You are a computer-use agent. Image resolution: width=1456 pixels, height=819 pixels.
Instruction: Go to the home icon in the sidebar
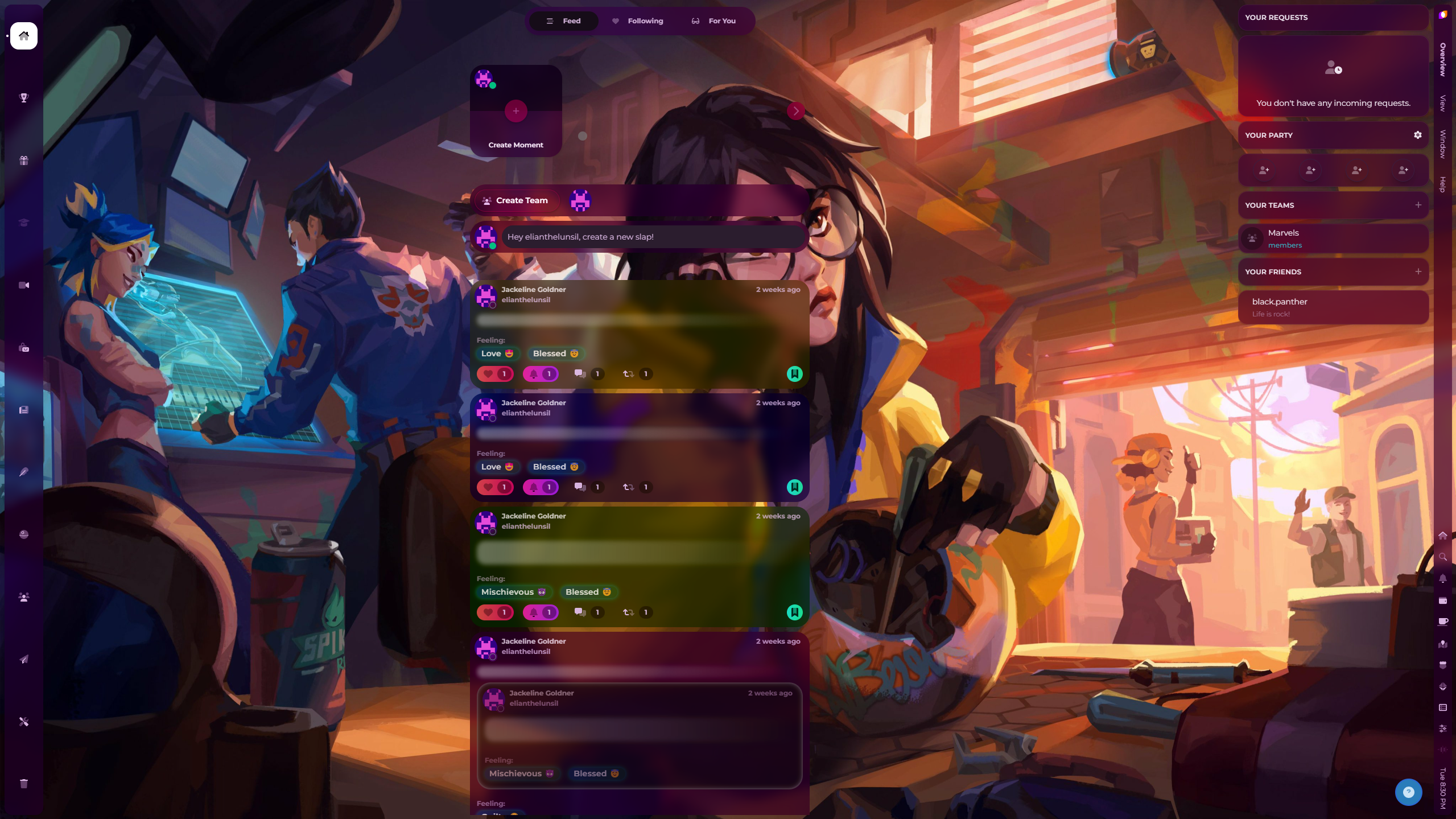pyautogui.click(x=24, y=36)
